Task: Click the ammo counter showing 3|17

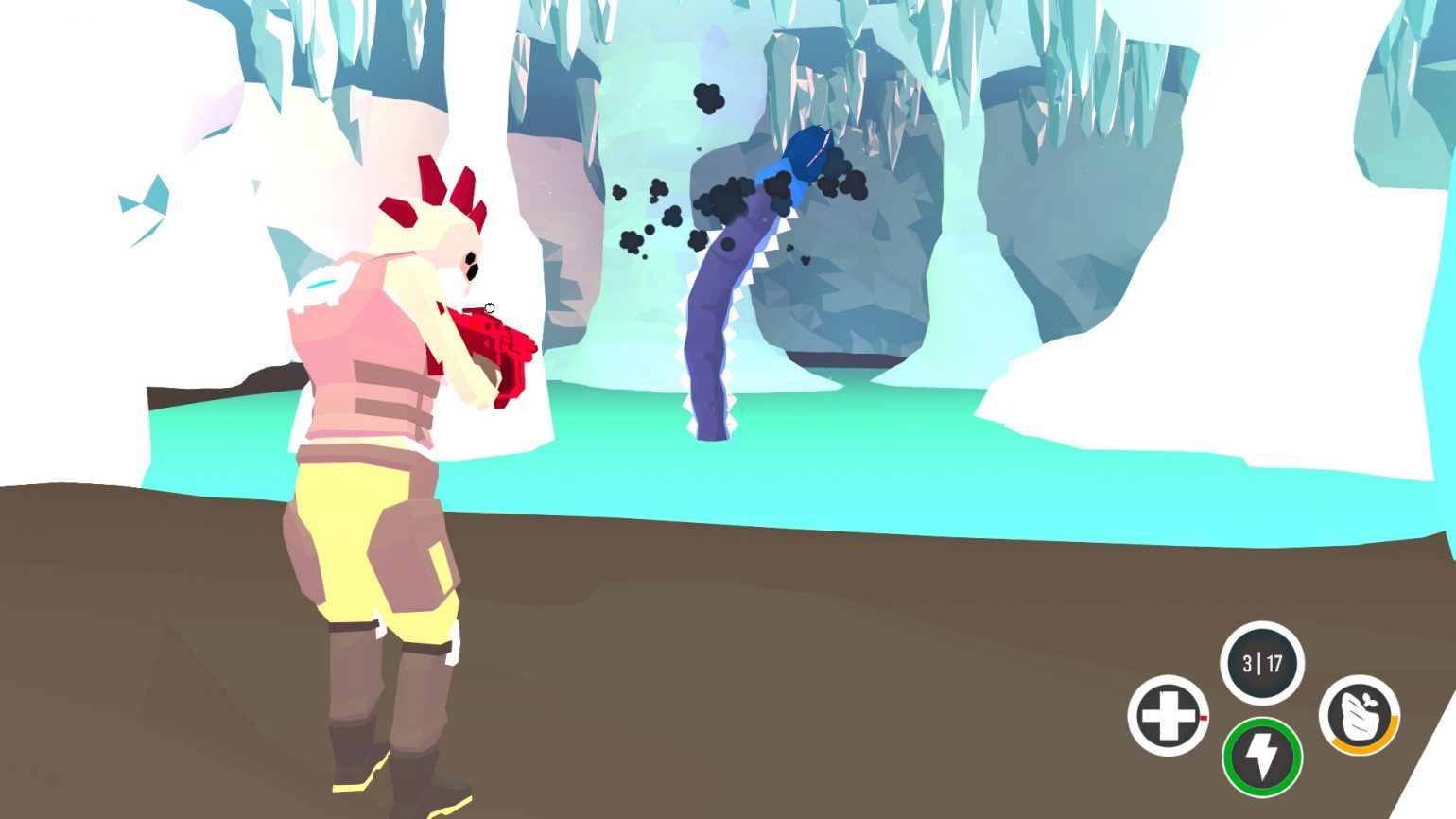Action: pos(1261,662)
